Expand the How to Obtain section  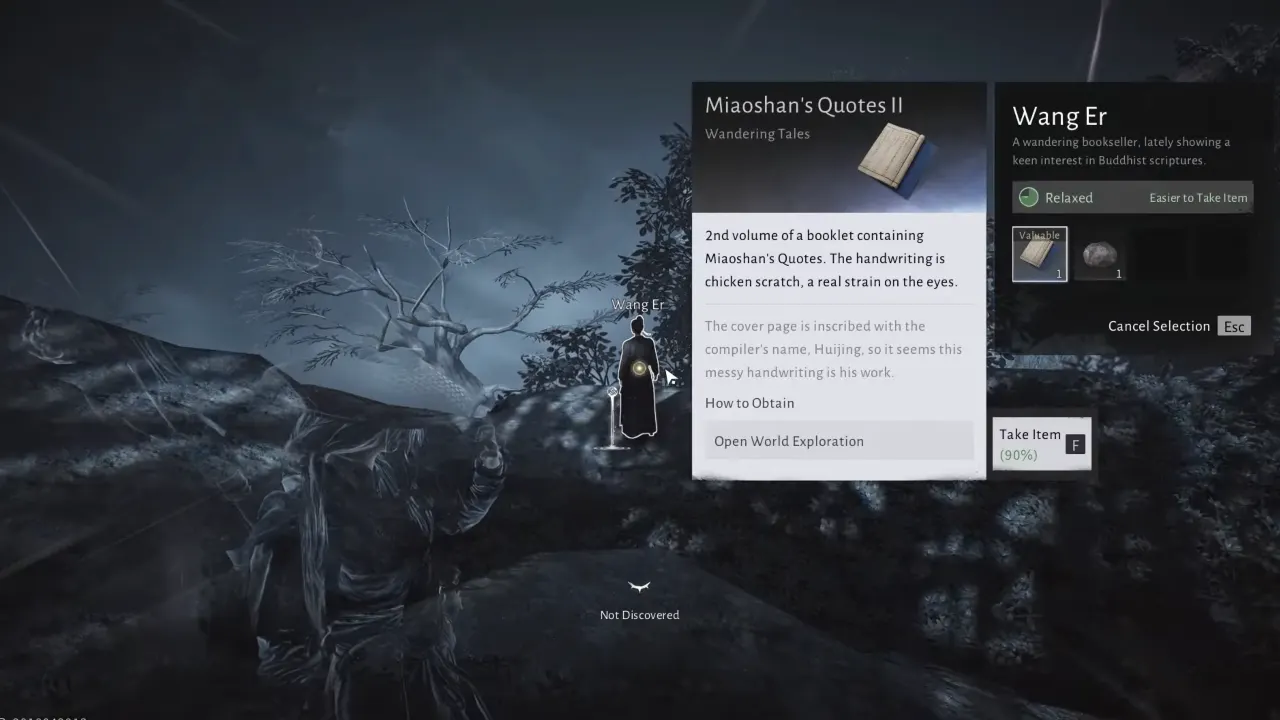click(x=750, y=403)
